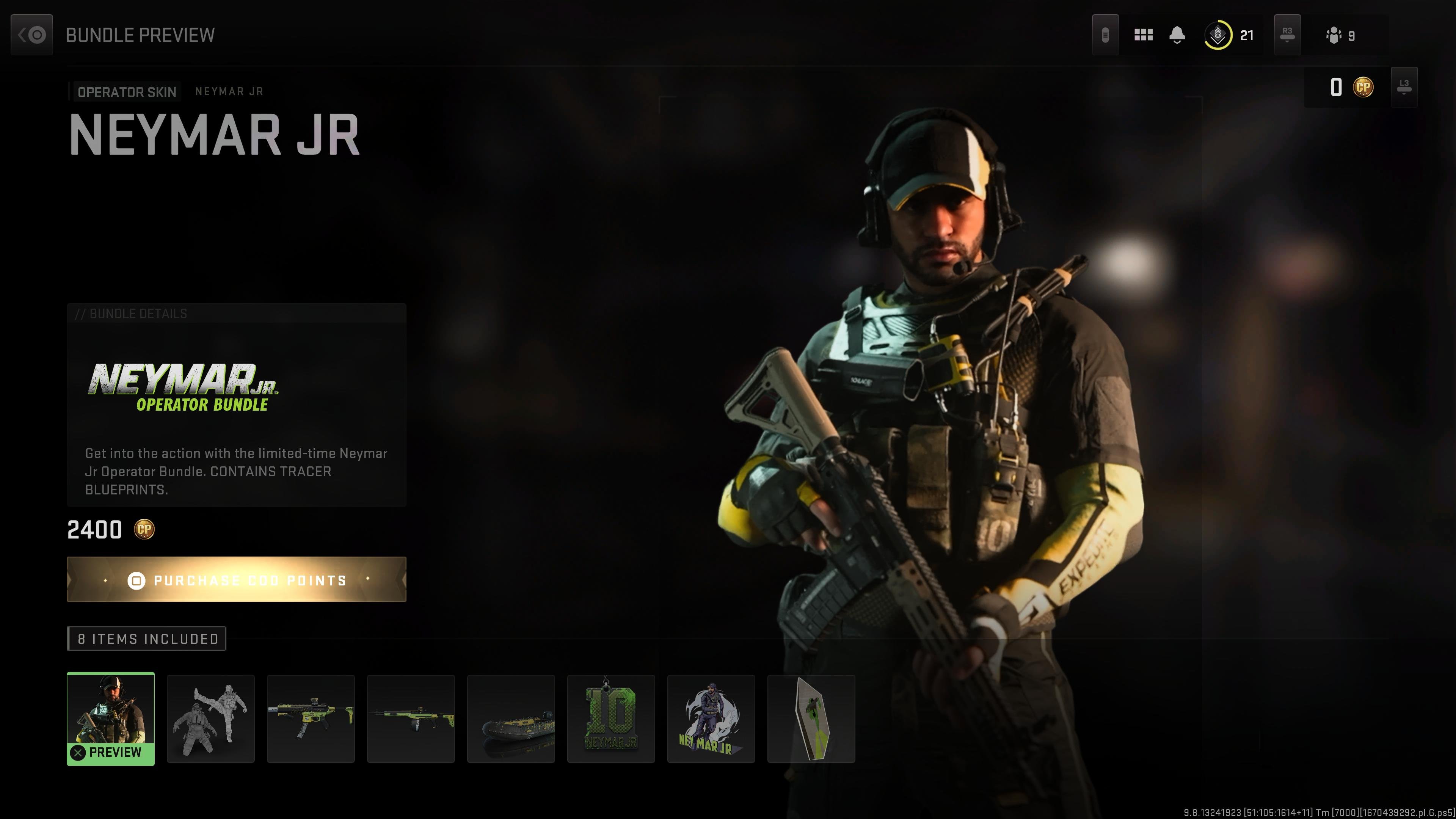This screenshot has height=819, width=1456.
Task: Select the green SMG blueprint thumbnail
Action: pos(310,718)
